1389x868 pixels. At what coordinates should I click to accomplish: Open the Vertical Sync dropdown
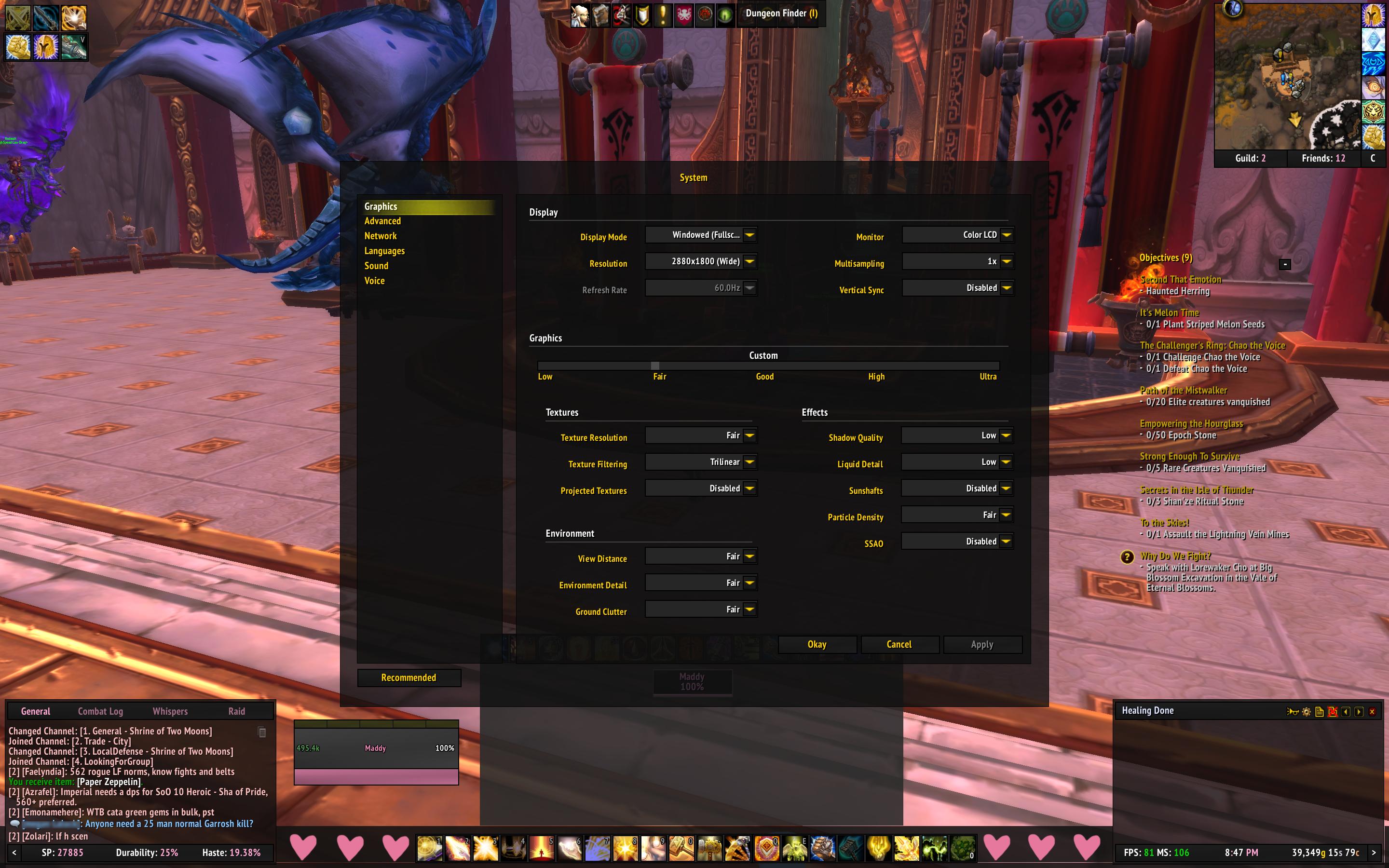(1006, 287)
